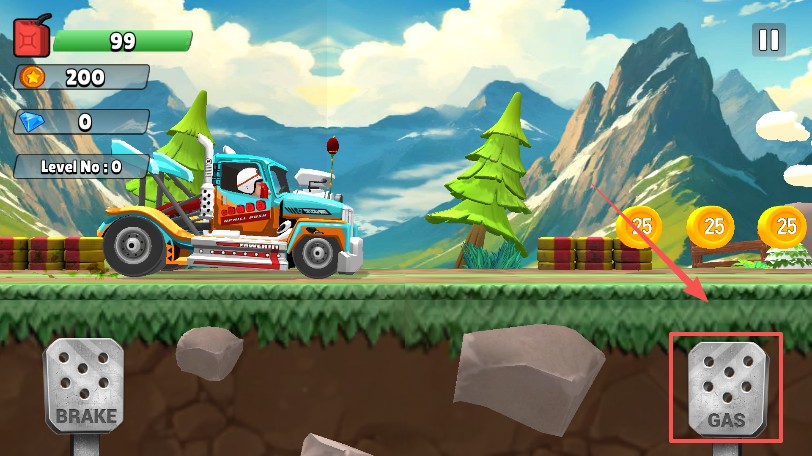The width and height of the screenshot is (812, 456).
Task: Hit the BRAKE pedal
Action: [x=85, y=386]
